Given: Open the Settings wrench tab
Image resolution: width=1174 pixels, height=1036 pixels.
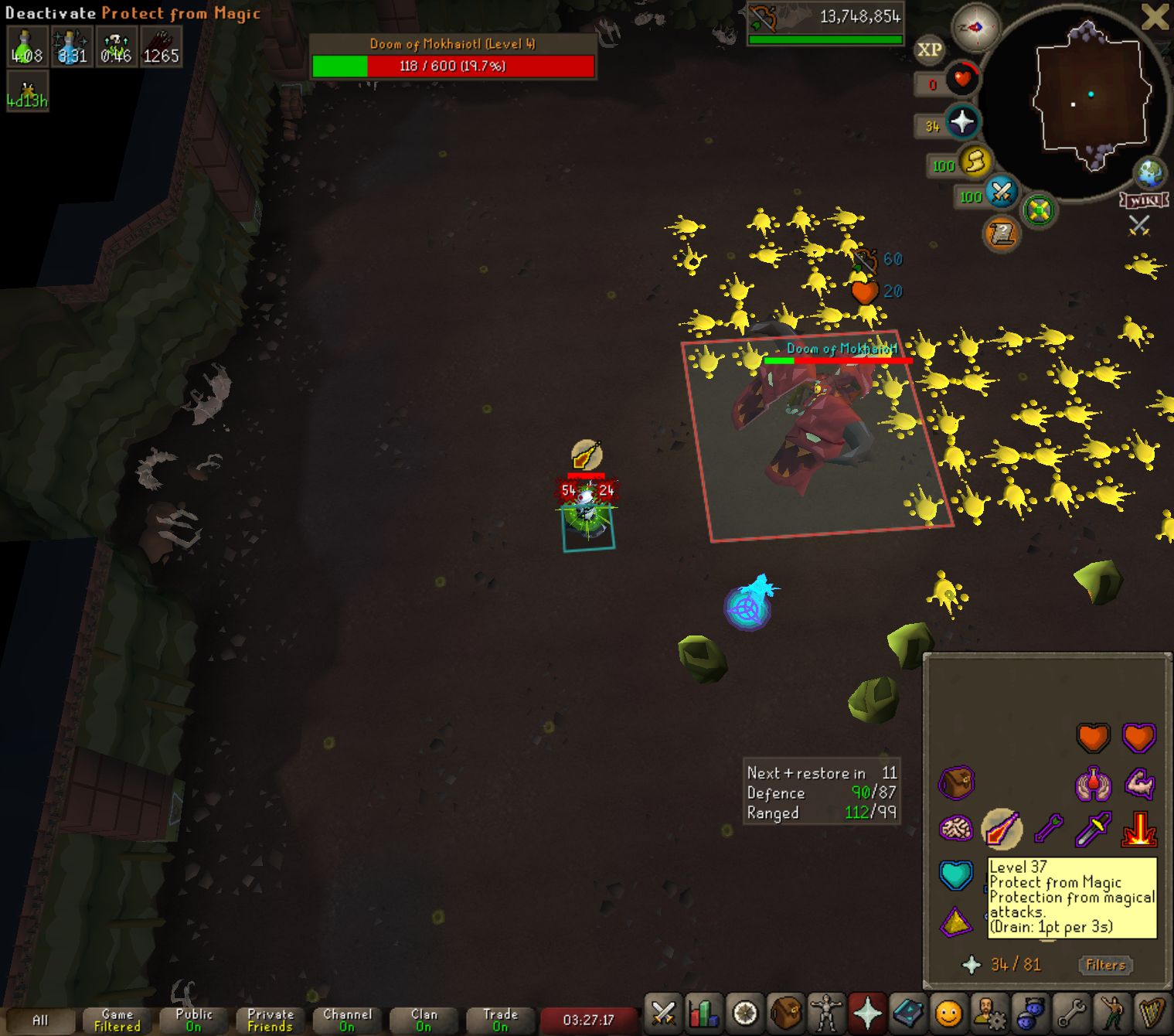Looking at the screenshot, I should pyautogui.click(x=1071, y=1013).
